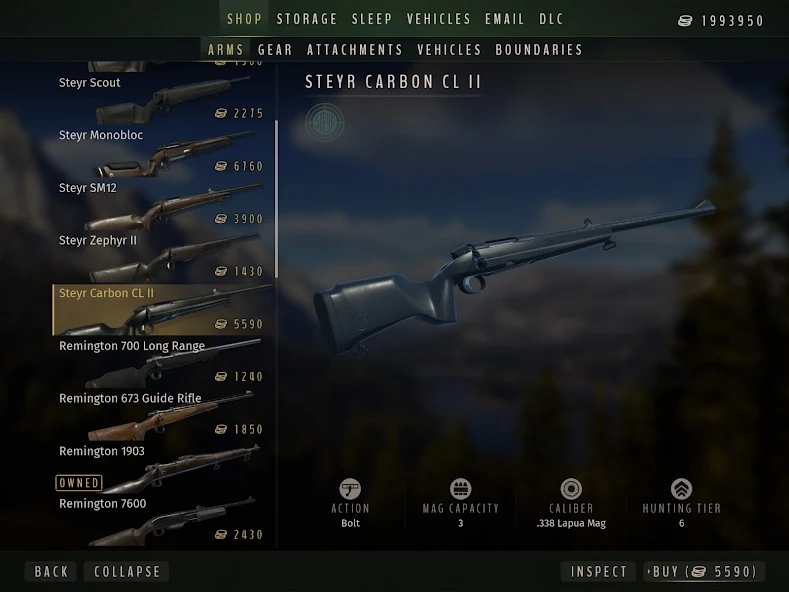Image resolution: width=789 pixels, height=592 pixels.
Task: Switch to the Sleep tab
Action: pos(372,19)
